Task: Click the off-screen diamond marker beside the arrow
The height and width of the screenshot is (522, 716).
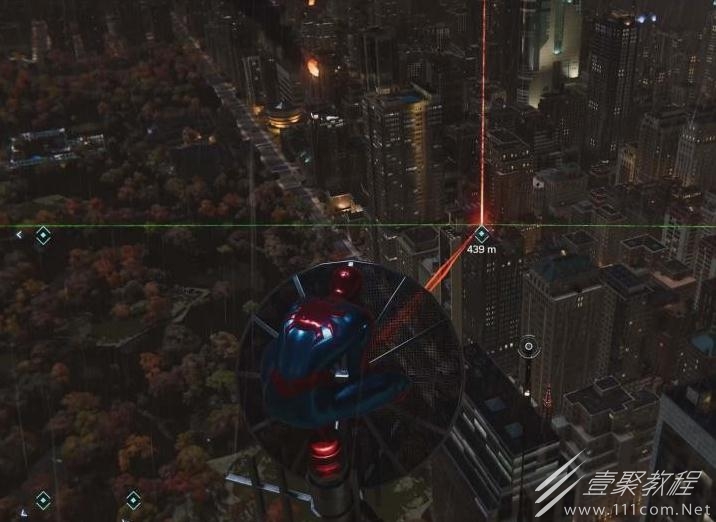Action: 43,235
